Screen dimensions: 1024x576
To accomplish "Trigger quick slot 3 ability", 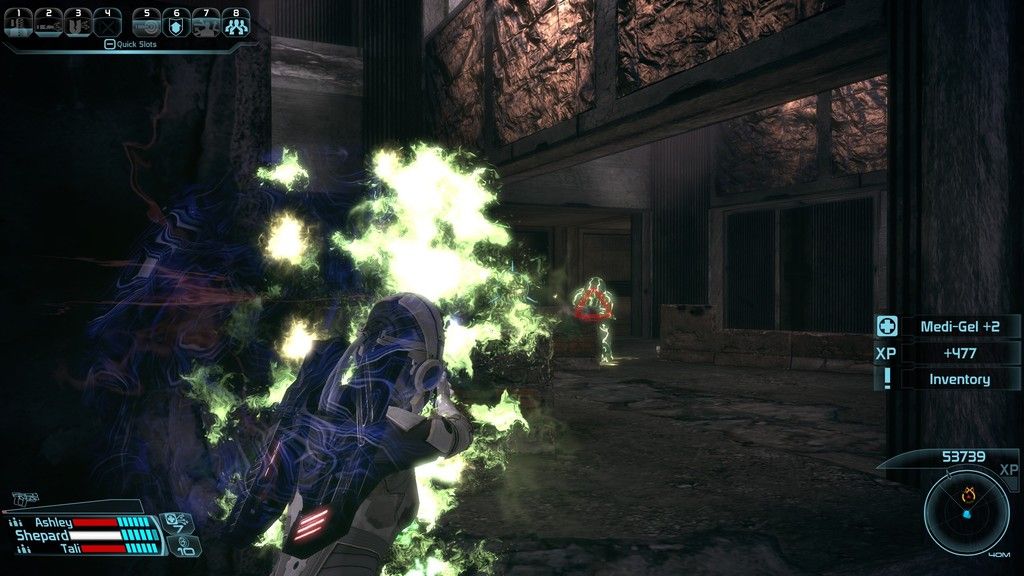I will tap(78, 24).
